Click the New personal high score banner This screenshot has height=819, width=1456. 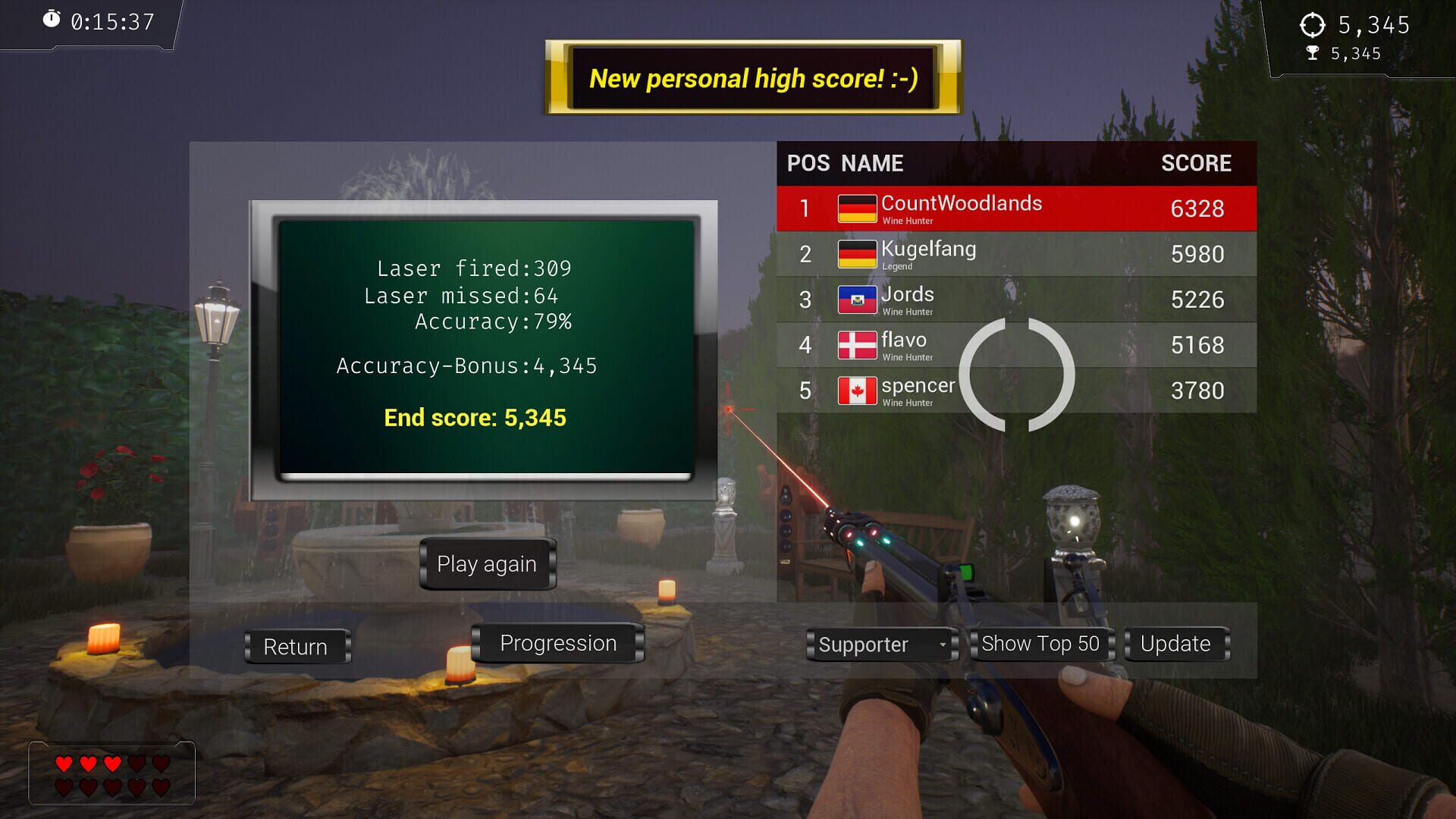pos(753,77)
